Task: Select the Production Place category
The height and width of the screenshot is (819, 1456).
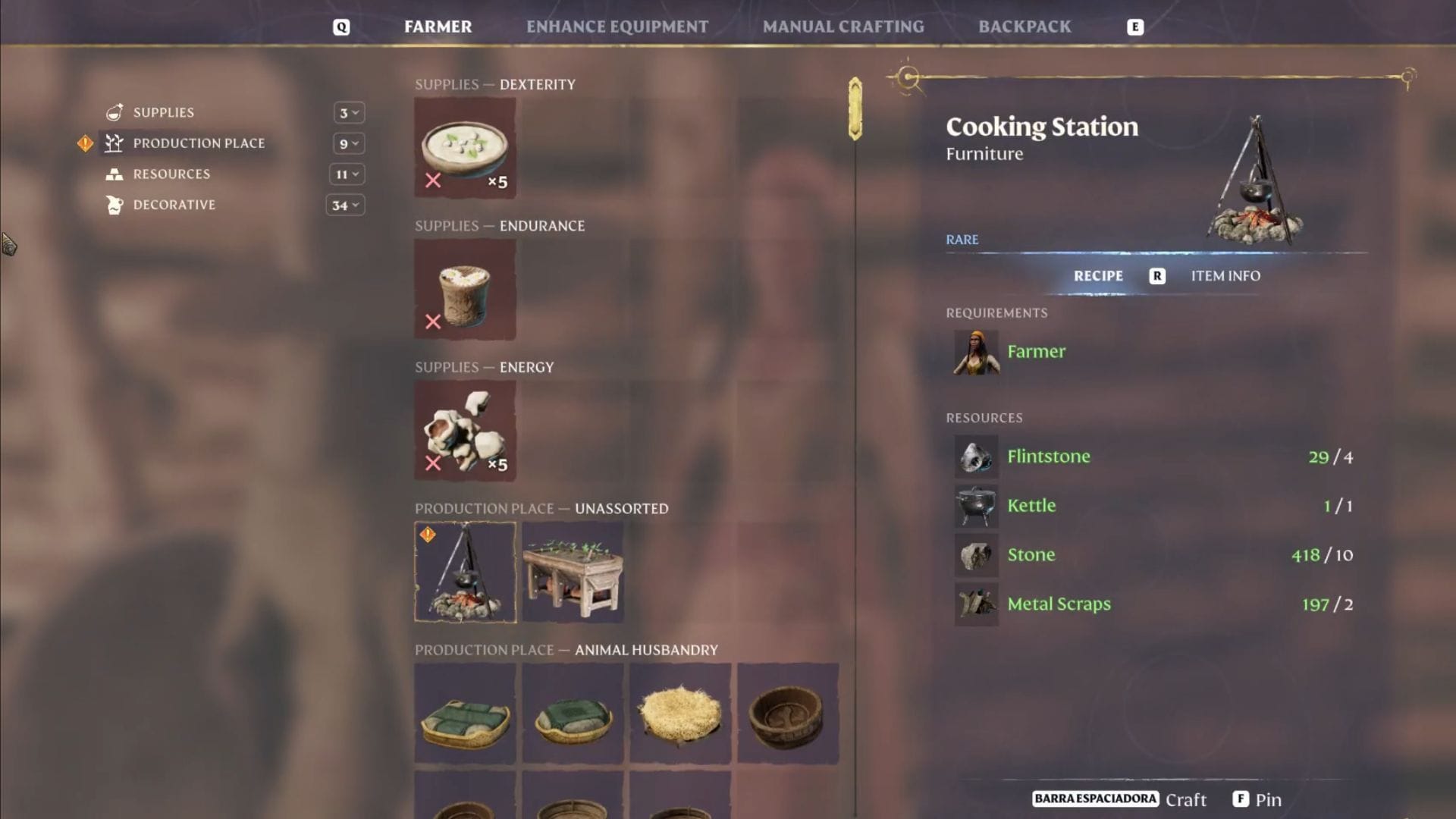Action: 199,143
